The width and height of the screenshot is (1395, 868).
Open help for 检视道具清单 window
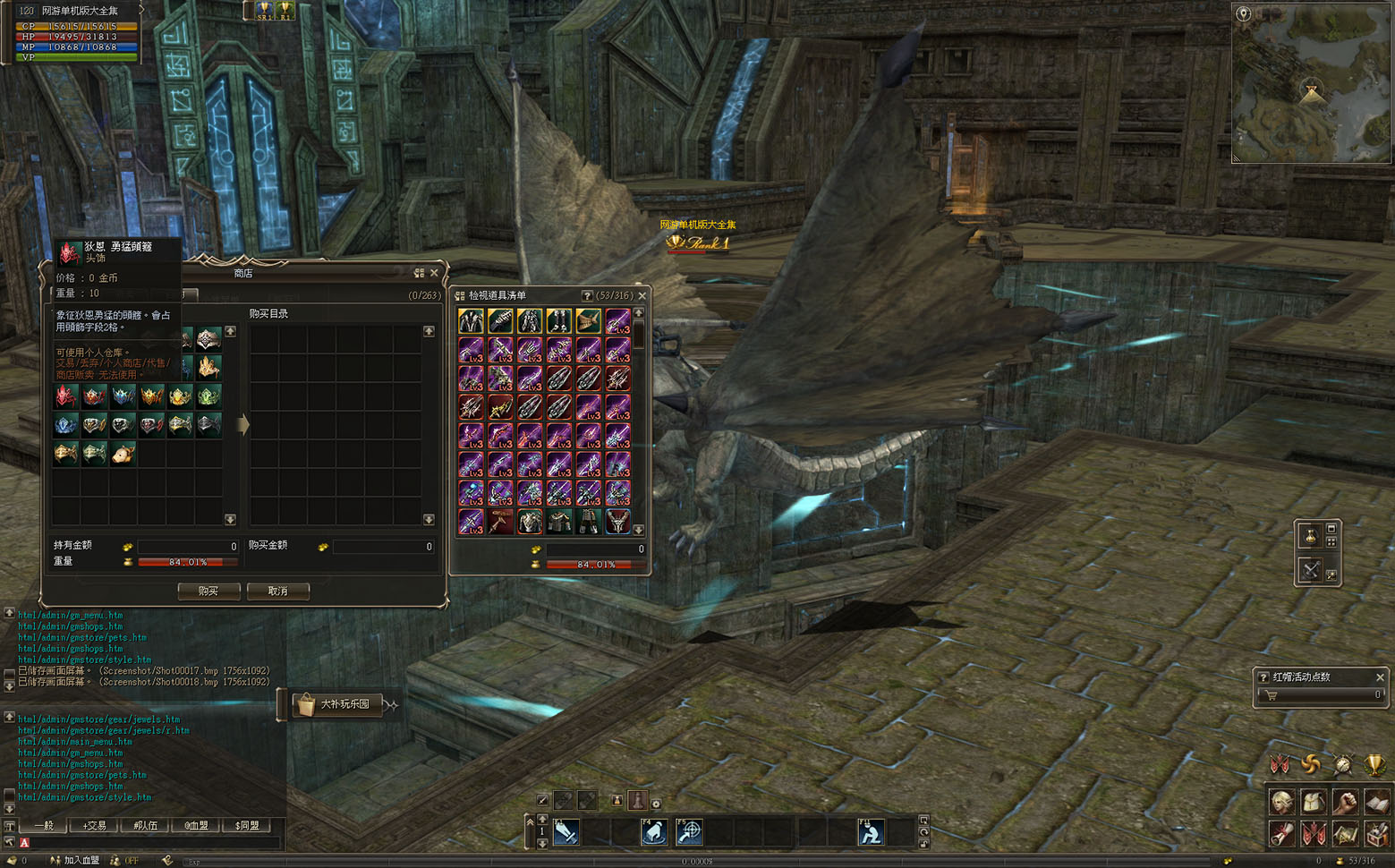coord(587,295)
